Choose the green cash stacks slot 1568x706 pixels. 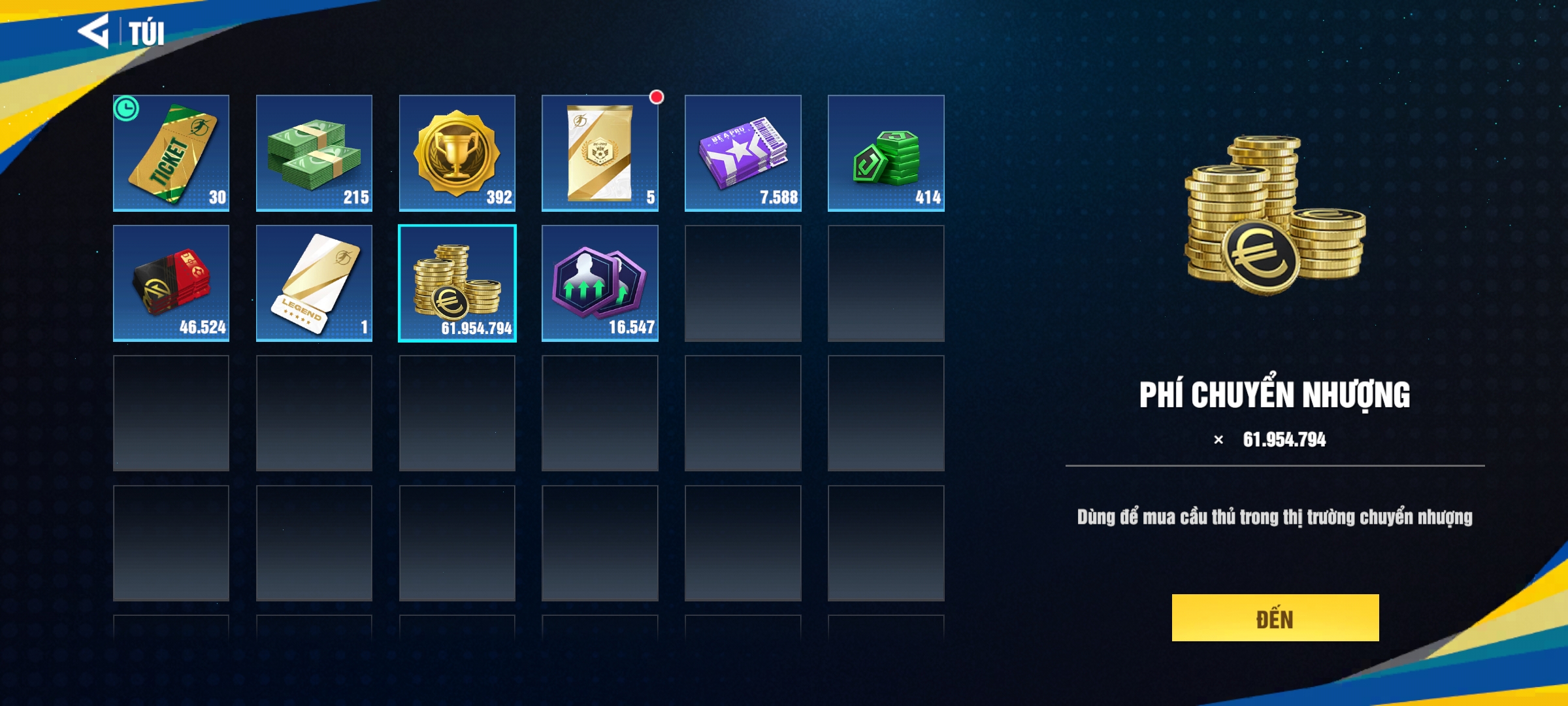pos(314,153)
